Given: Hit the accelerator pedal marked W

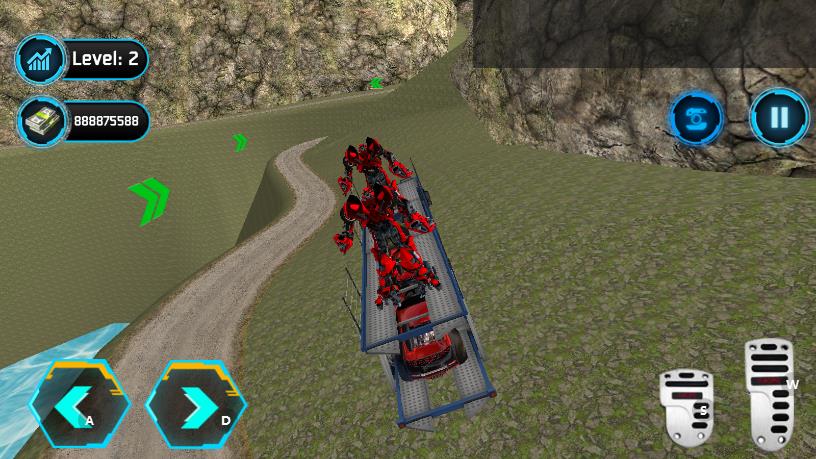Looking at the screenshot, I should [771, 392].
